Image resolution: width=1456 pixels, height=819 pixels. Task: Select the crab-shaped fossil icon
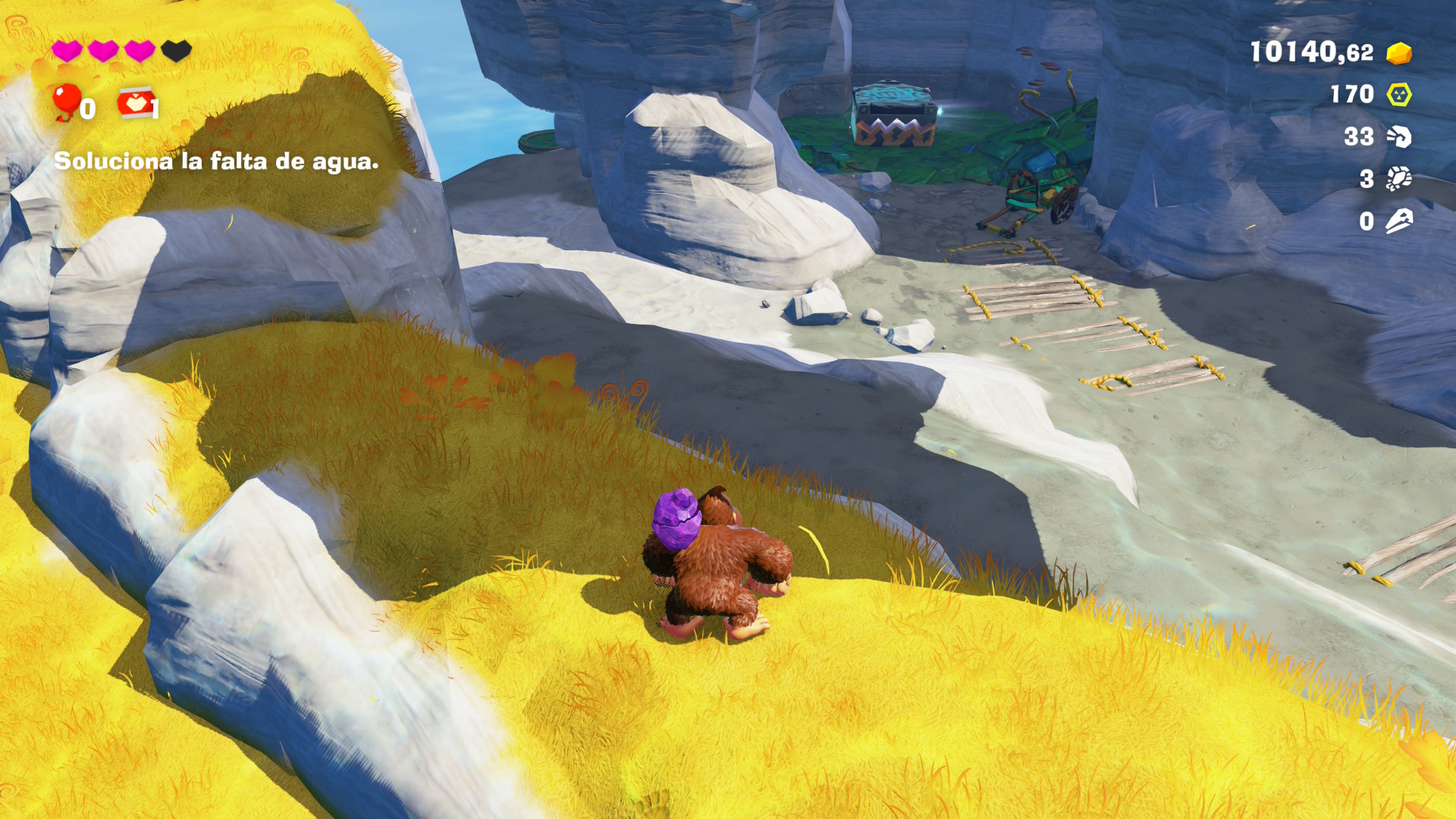click(x=1398, y=179)
